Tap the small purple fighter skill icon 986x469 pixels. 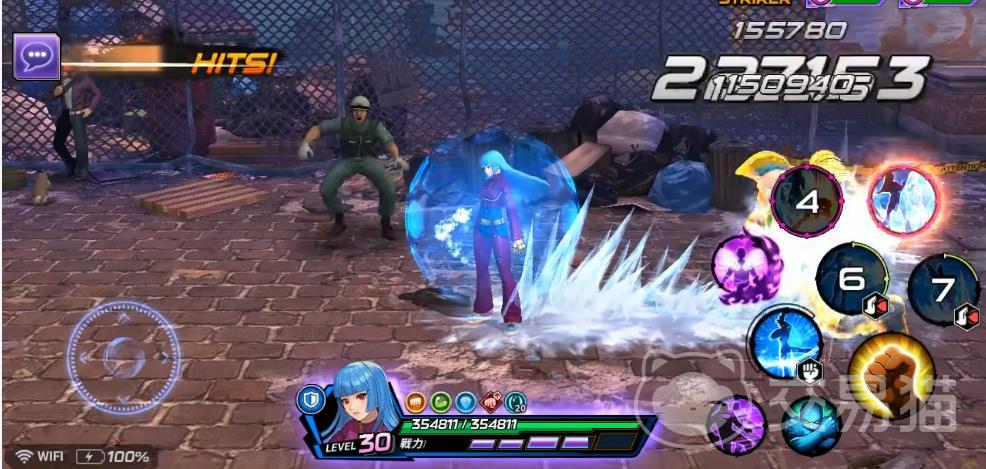click(737, 424)
